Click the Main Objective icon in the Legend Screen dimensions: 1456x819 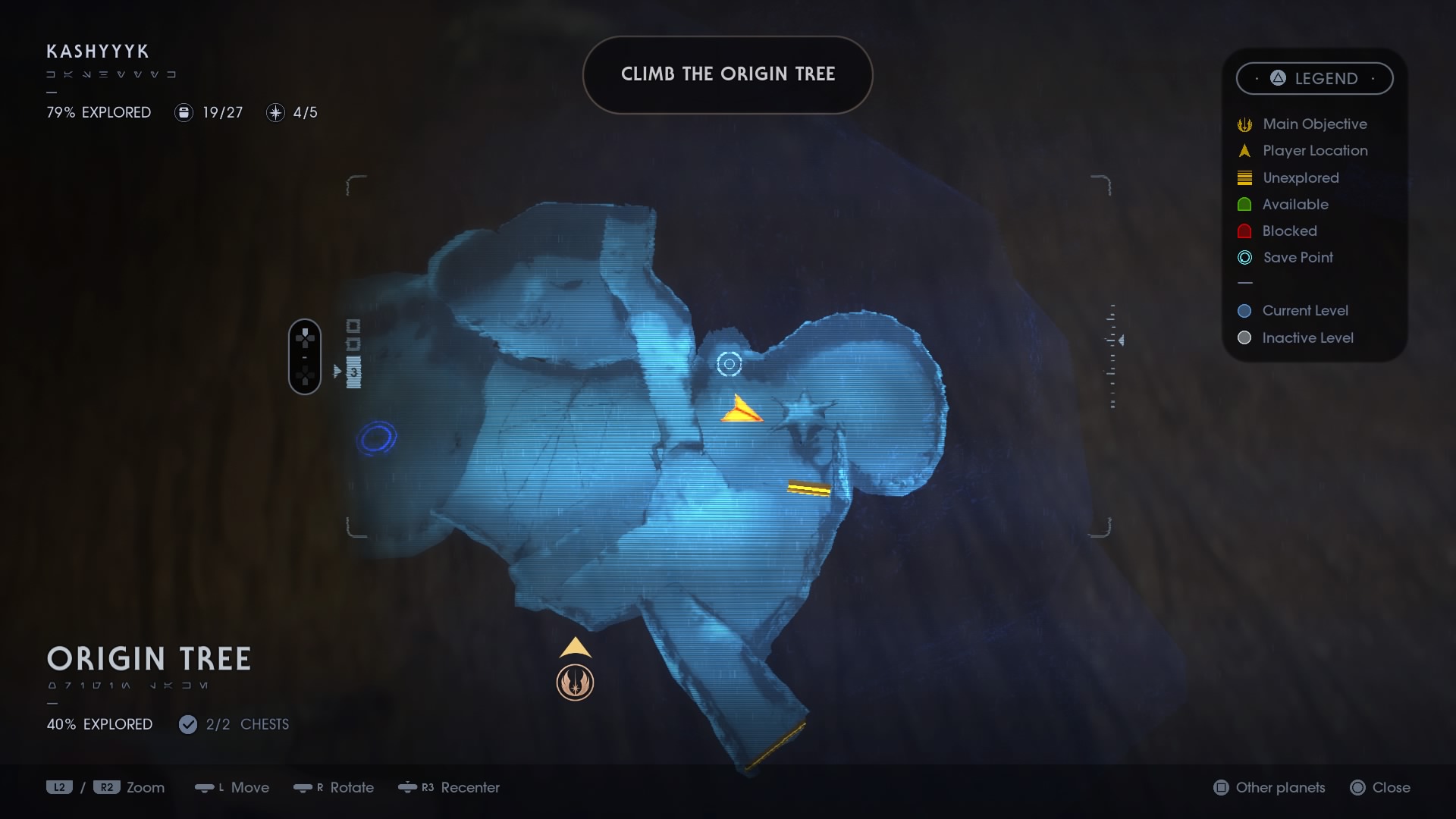(1244, 124)
